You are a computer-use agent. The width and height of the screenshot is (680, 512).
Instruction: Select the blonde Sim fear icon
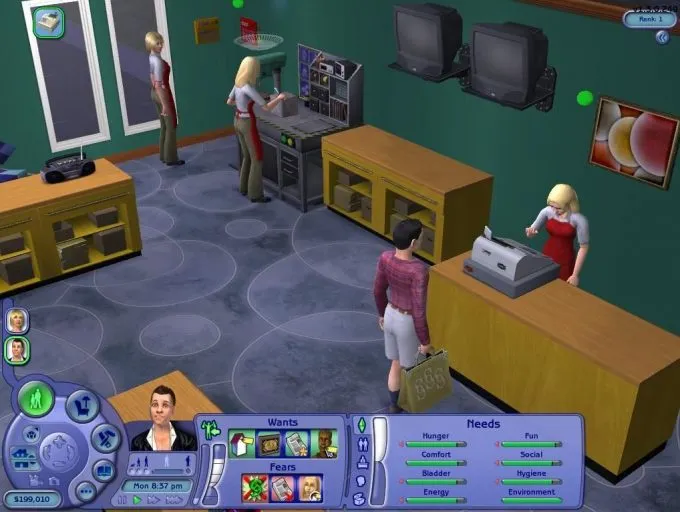309,487
